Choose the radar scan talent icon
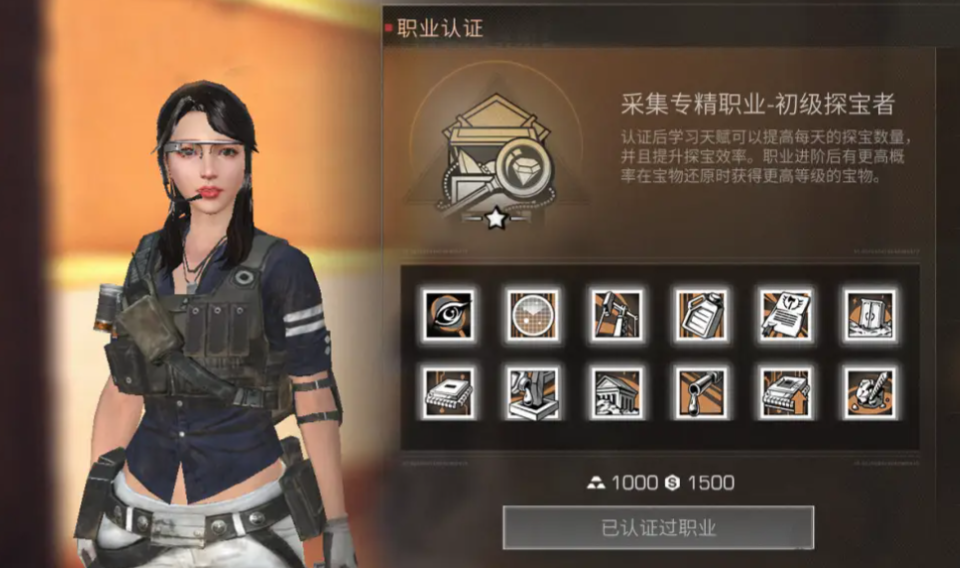 pos(532,315)
